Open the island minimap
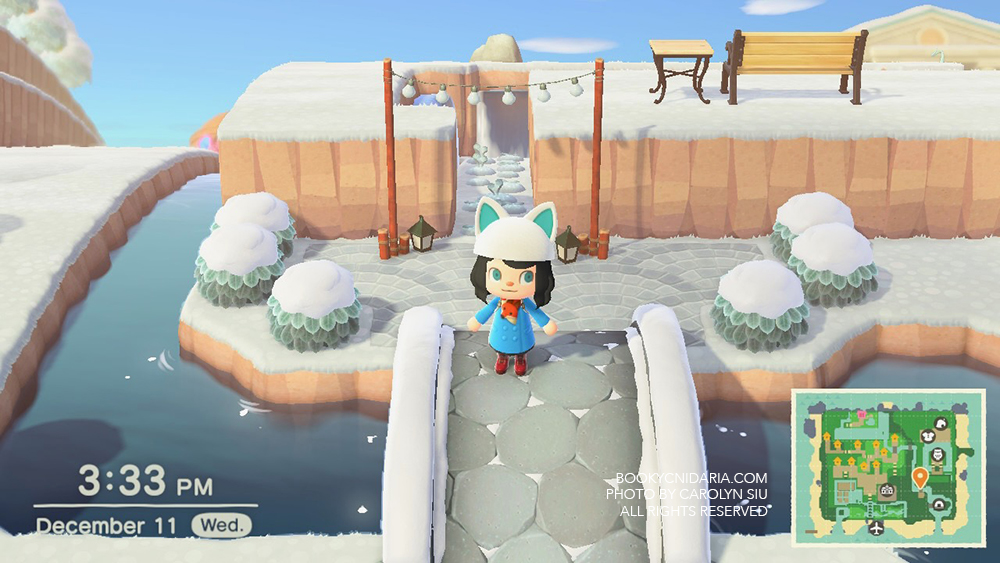Viewport: 1000px width, 563px height. [x=888, y=467]
